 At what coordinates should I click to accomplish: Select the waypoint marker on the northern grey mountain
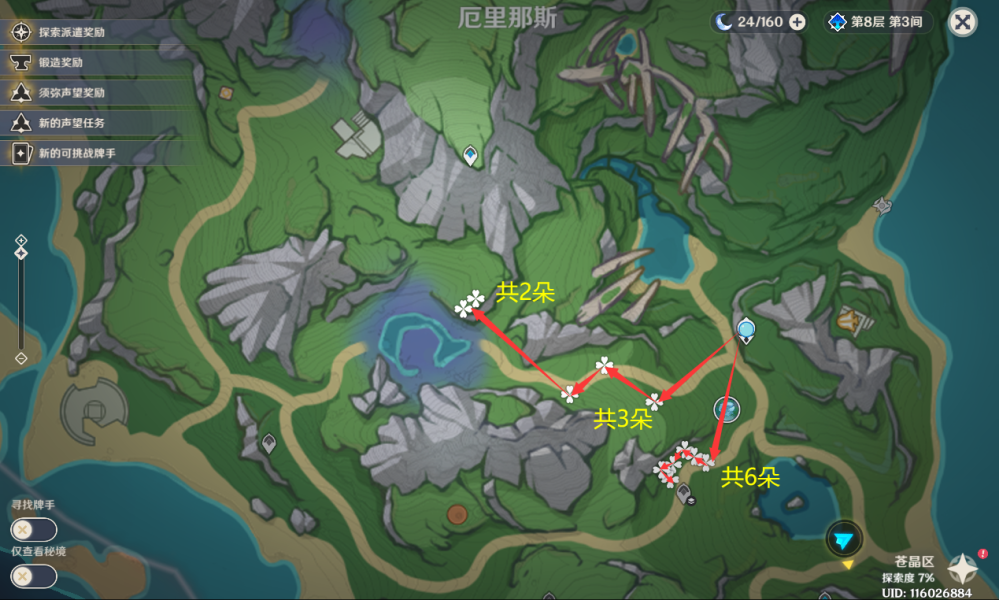click(x=471, y=154)
